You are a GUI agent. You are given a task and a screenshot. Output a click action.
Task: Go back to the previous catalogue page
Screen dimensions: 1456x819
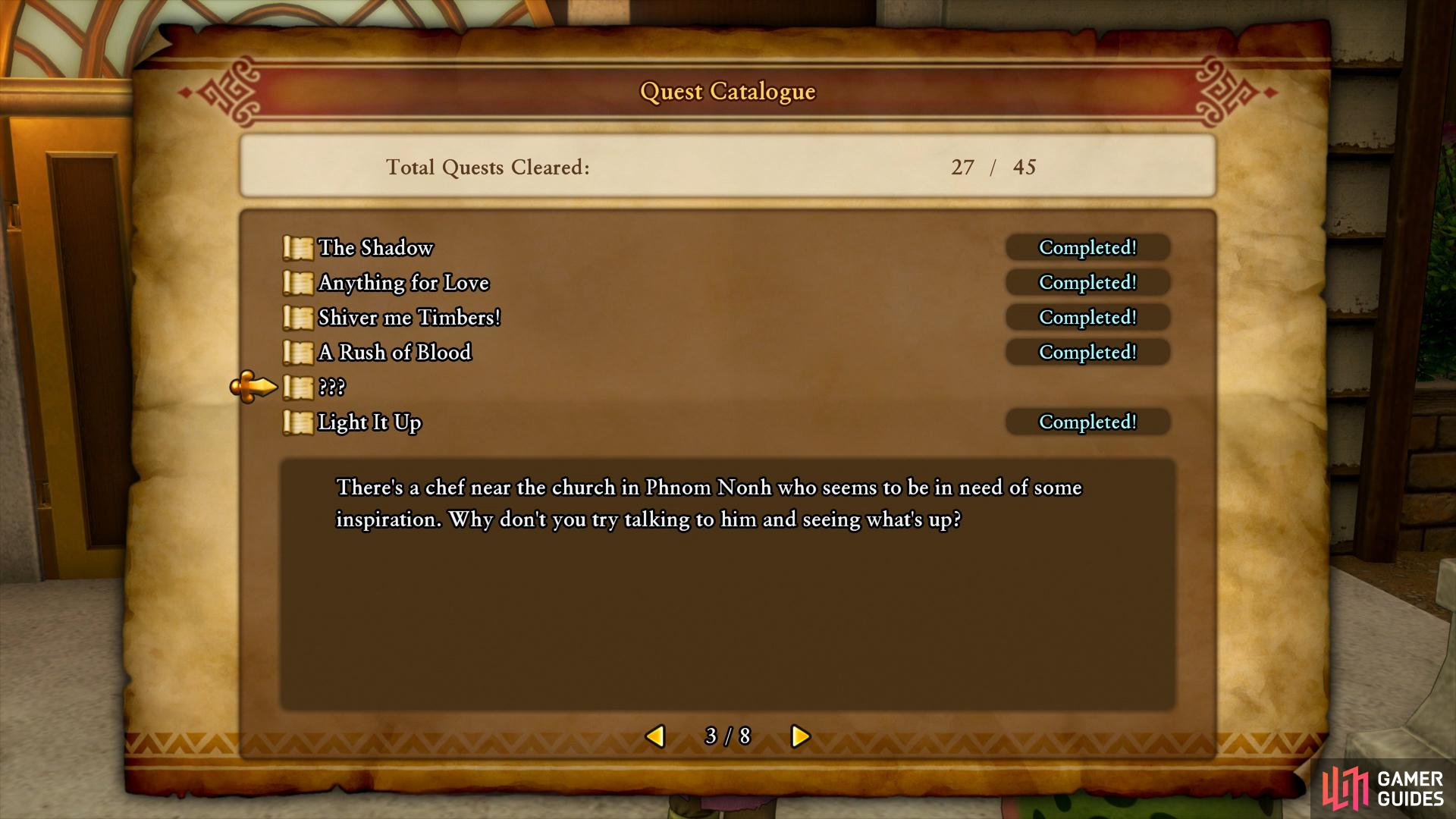click(657, 736)
